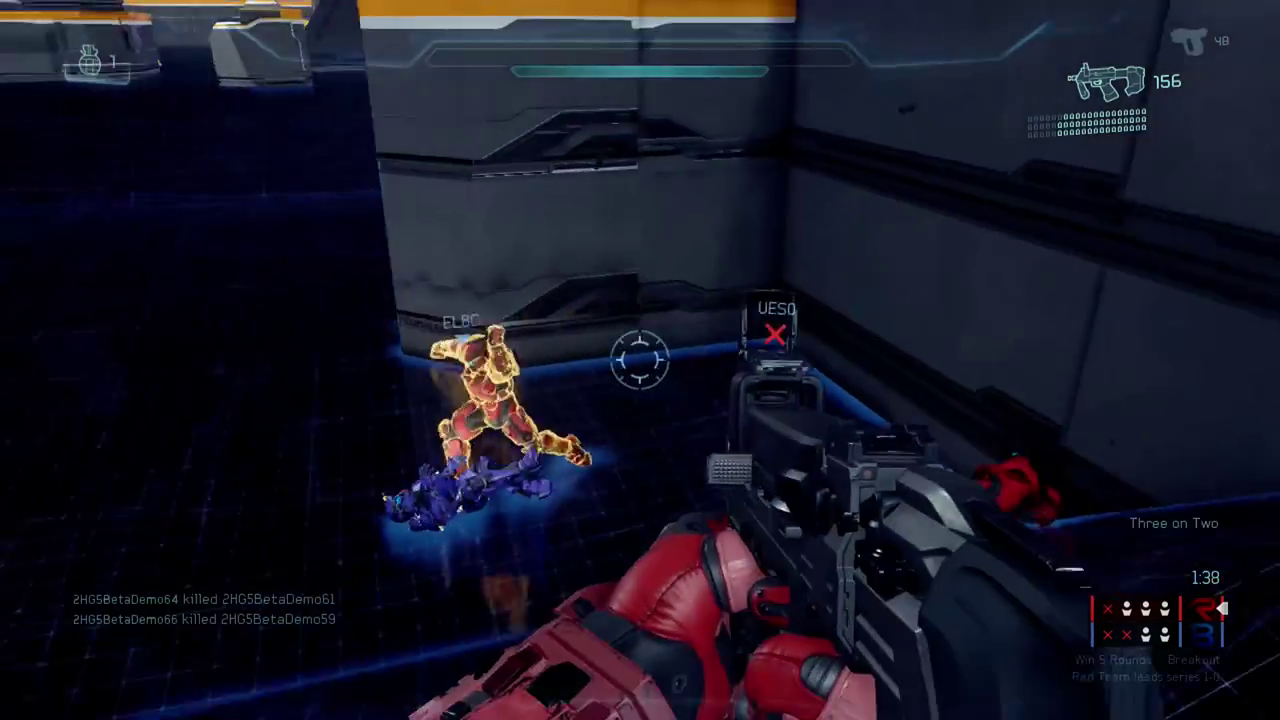1280x720 pixels.
Task: Click the shield bar at top center
Action: [x=640, y=71]
